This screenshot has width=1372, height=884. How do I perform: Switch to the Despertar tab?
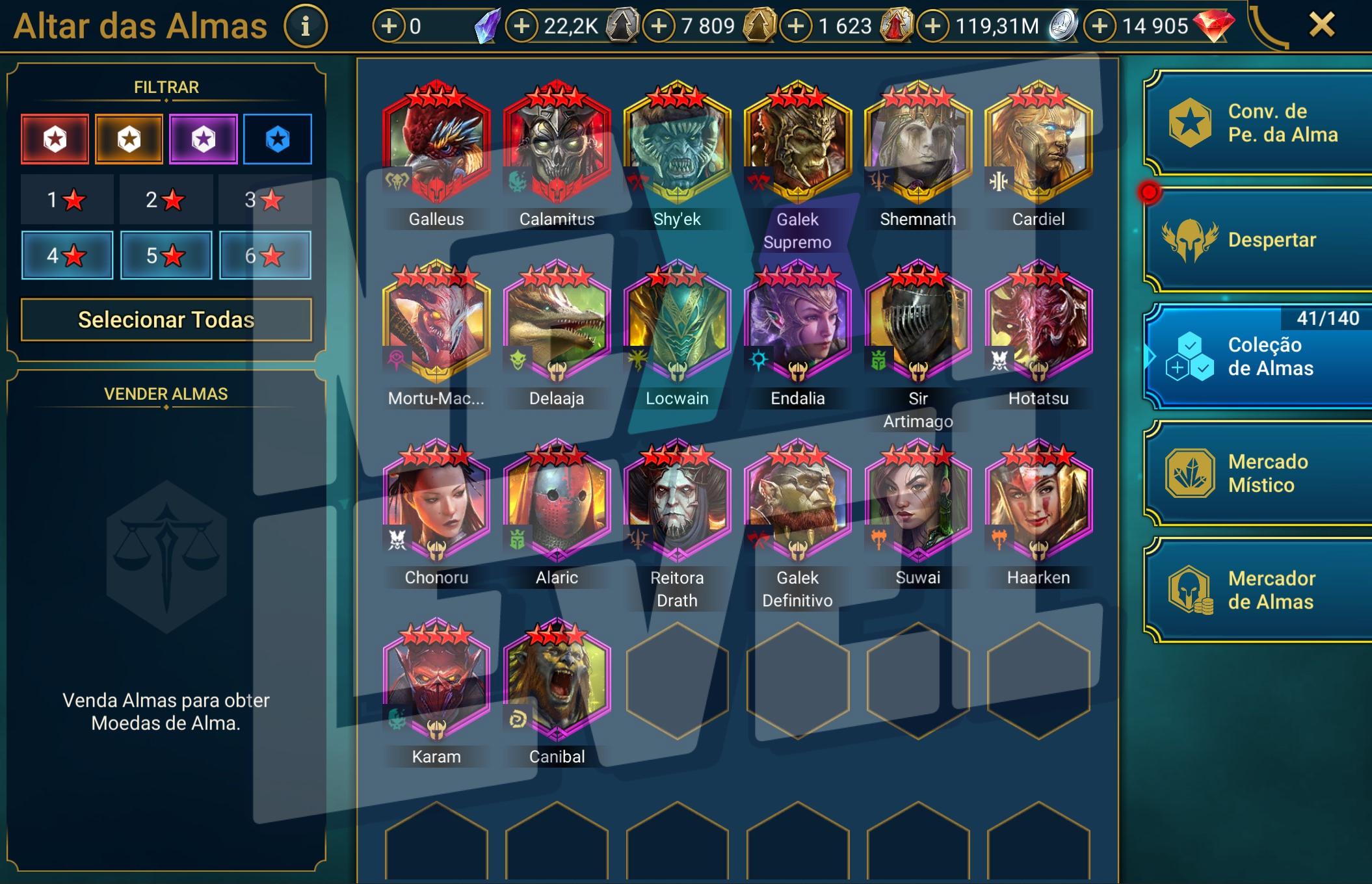1258,240
